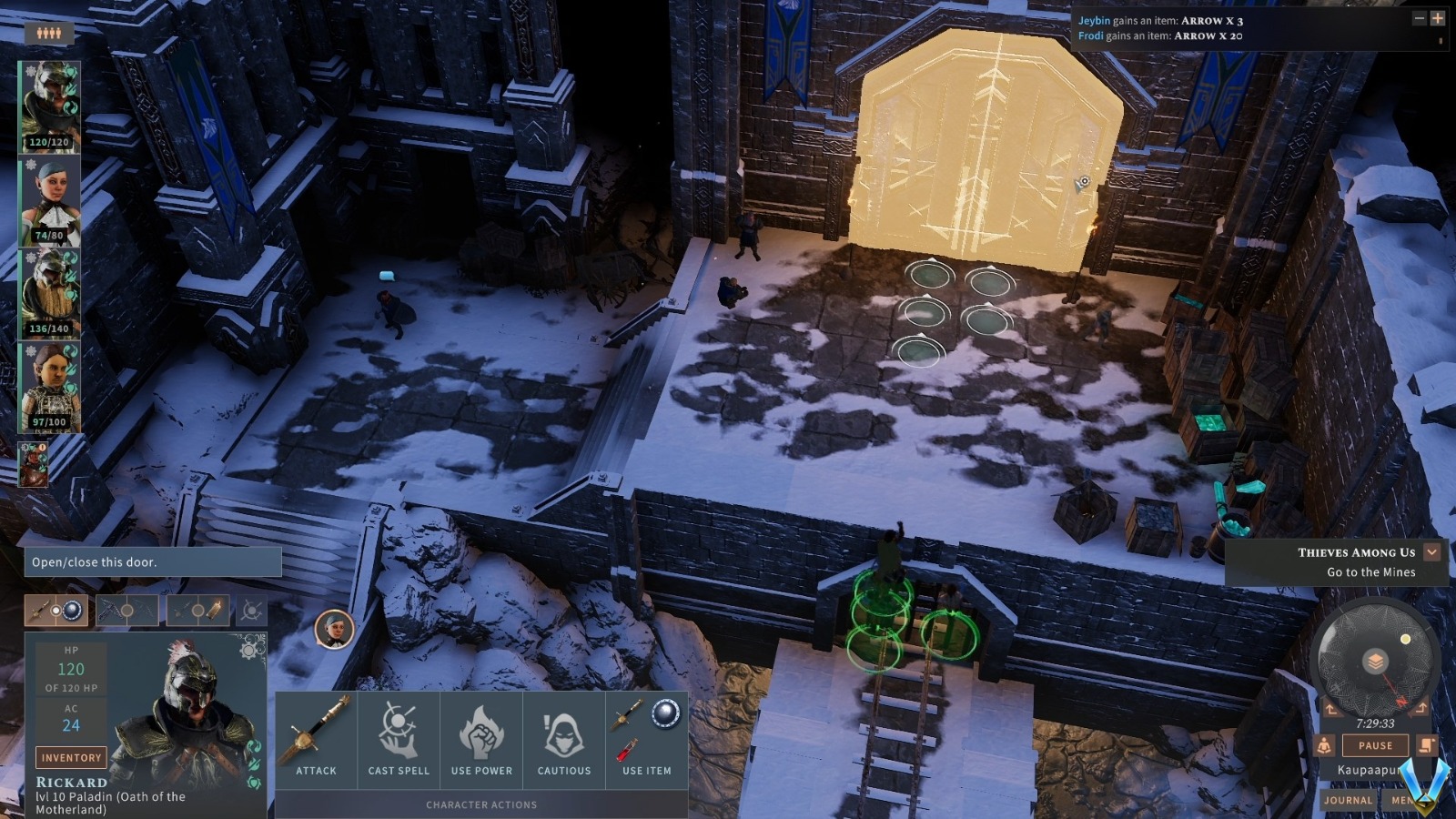The width and height of the screenshot is (1456, 819).
Task: Open Rickard's INVENTORY
Action: point(70,756)
